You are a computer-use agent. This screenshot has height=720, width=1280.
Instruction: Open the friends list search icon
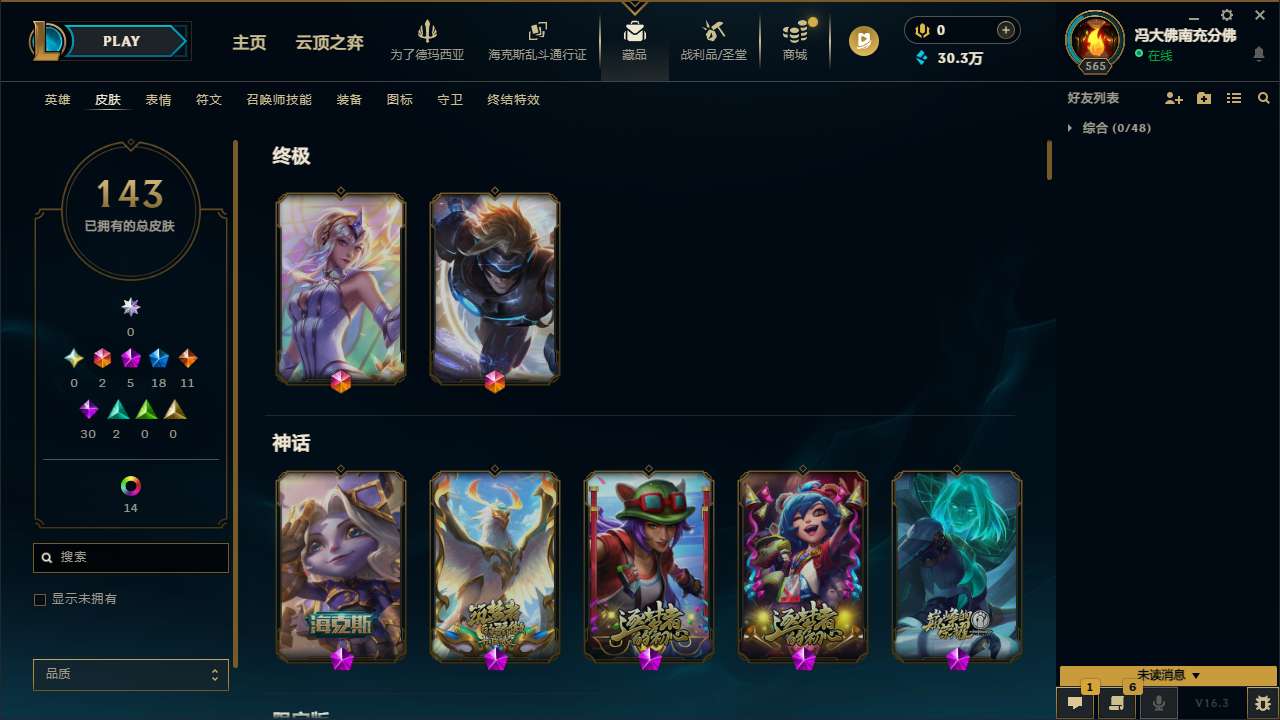(x=1264, y=98)
